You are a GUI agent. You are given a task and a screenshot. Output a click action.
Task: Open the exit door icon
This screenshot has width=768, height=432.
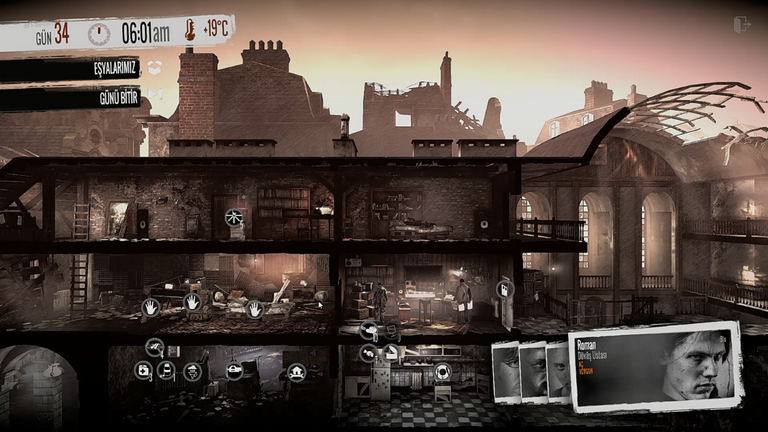[741, 25]
